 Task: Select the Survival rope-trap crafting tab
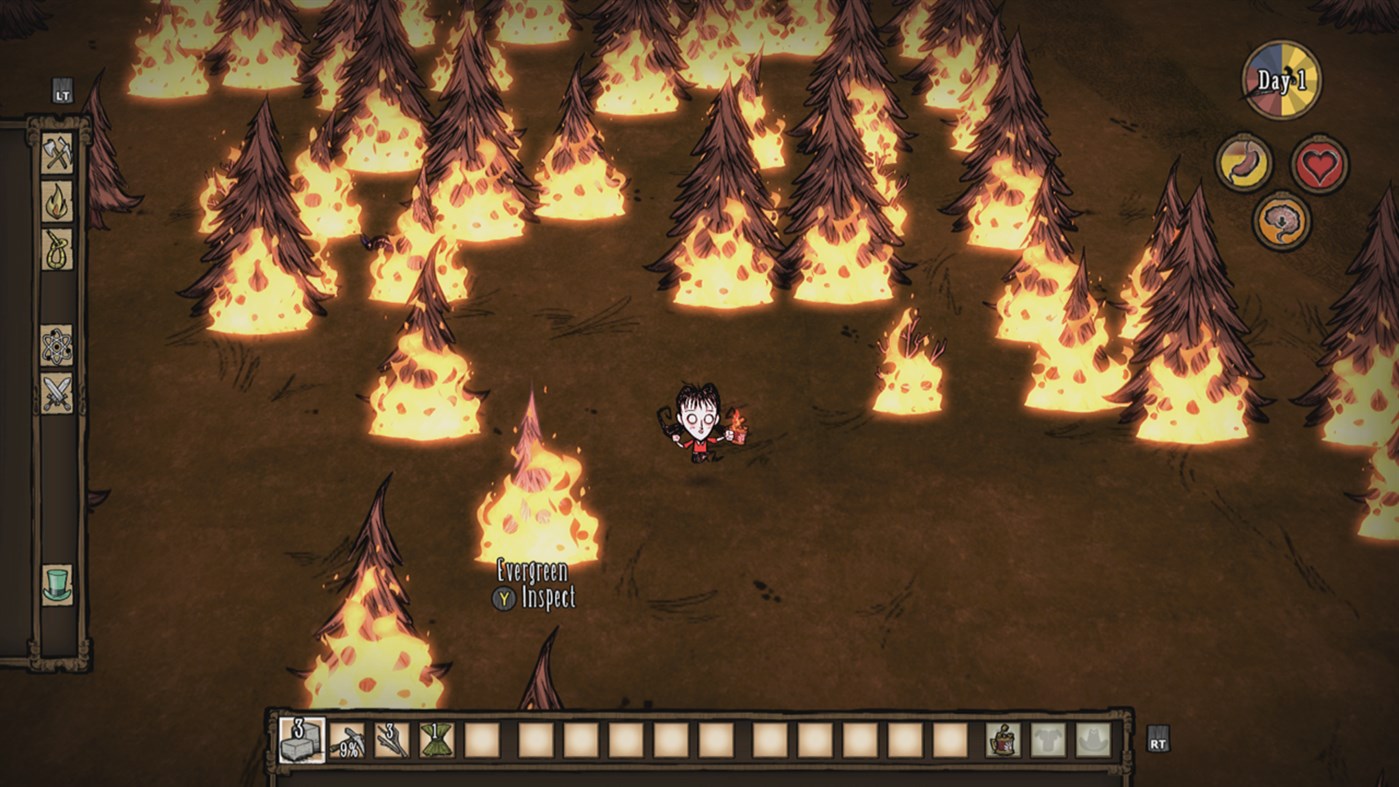point(57,249)
